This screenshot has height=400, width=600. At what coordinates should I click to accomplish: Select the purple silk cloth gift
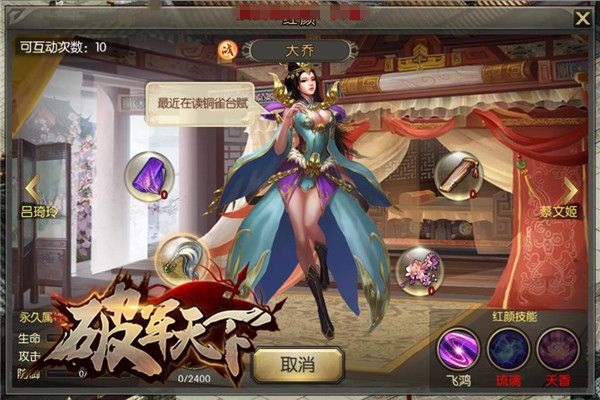149,176
